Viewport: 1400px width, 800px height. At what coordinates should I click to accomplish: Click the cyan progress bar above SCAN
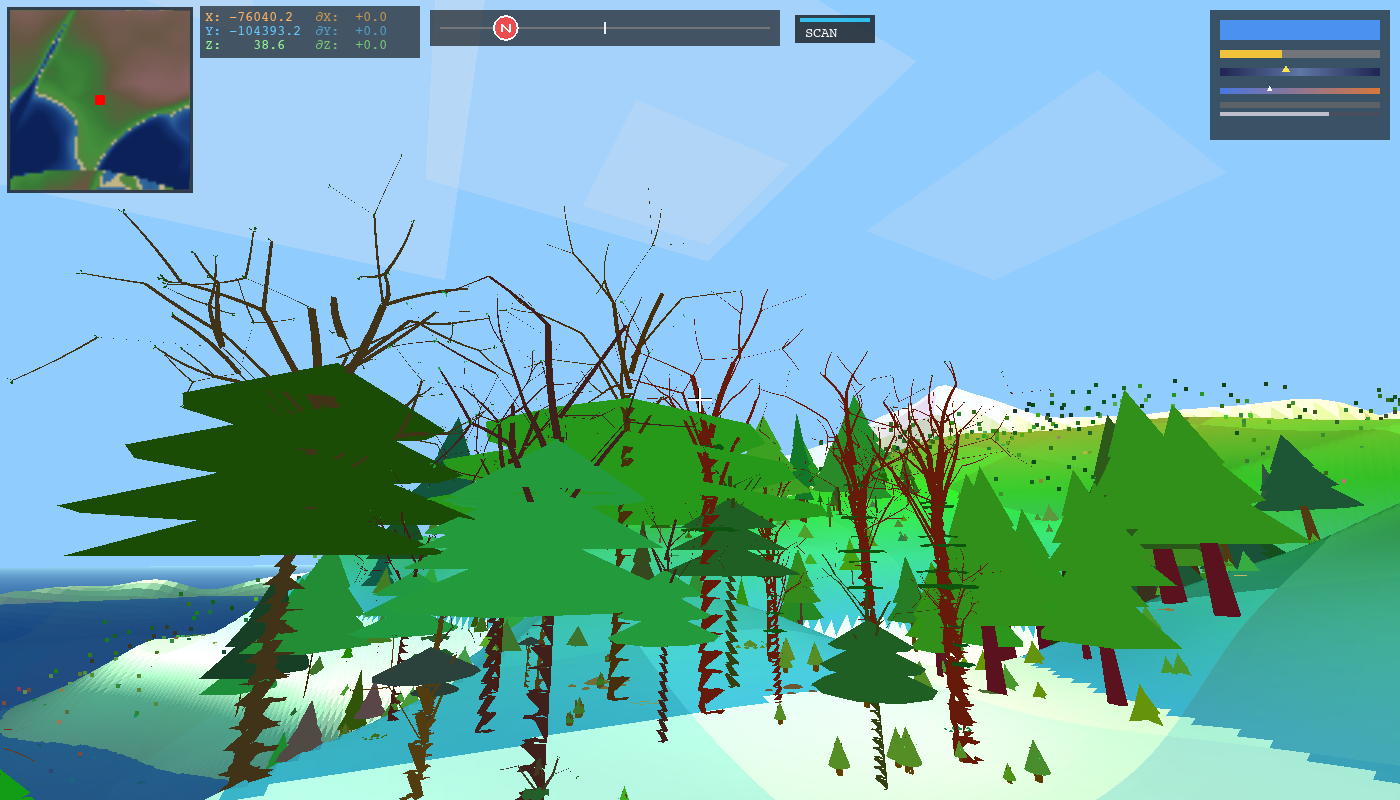[x=833, y=20]
